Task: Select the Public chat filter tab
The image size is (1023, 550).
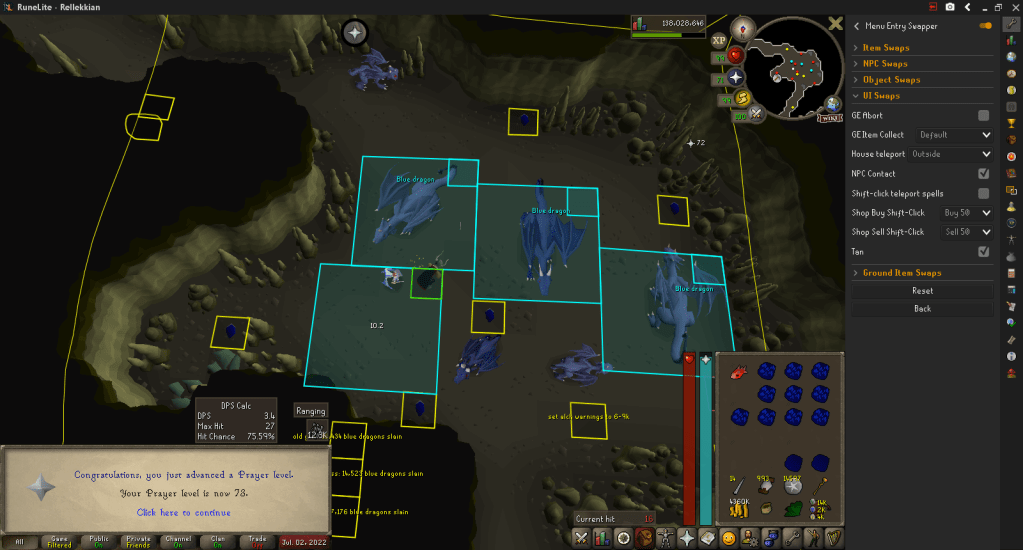Action: click(97, 541)
